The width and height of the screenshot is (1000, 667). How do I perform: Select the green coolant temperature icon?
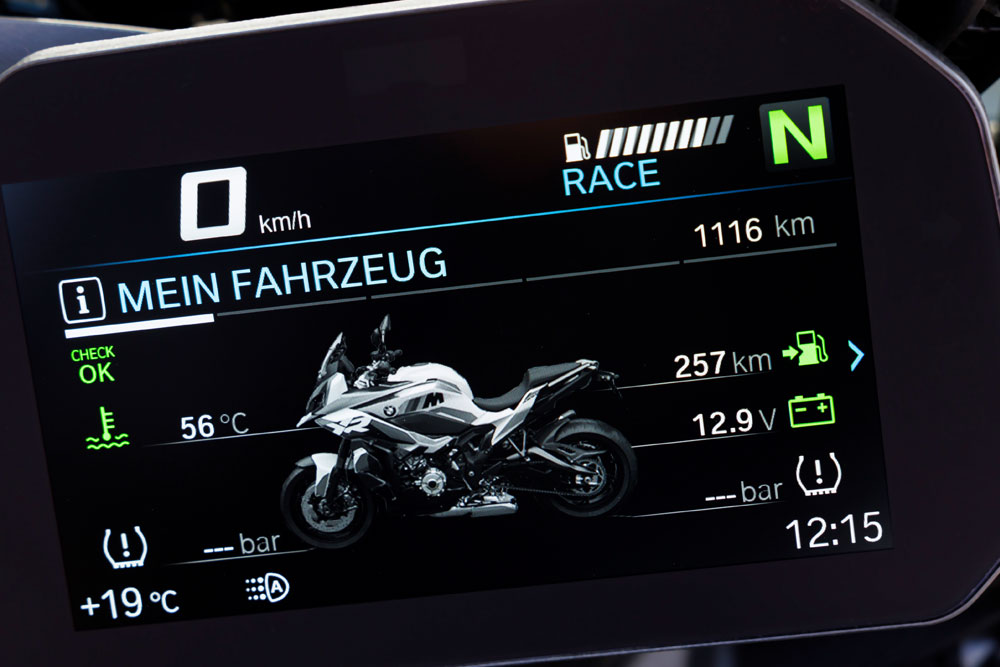click(107, 428)
